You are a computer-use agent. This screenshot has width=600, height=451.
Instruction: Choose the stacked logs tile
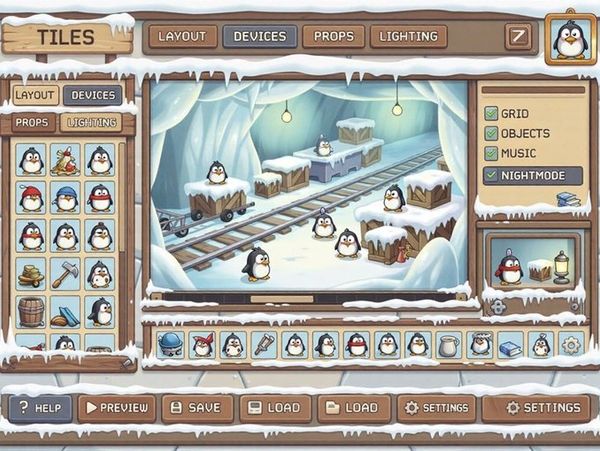tap(31, 272)
